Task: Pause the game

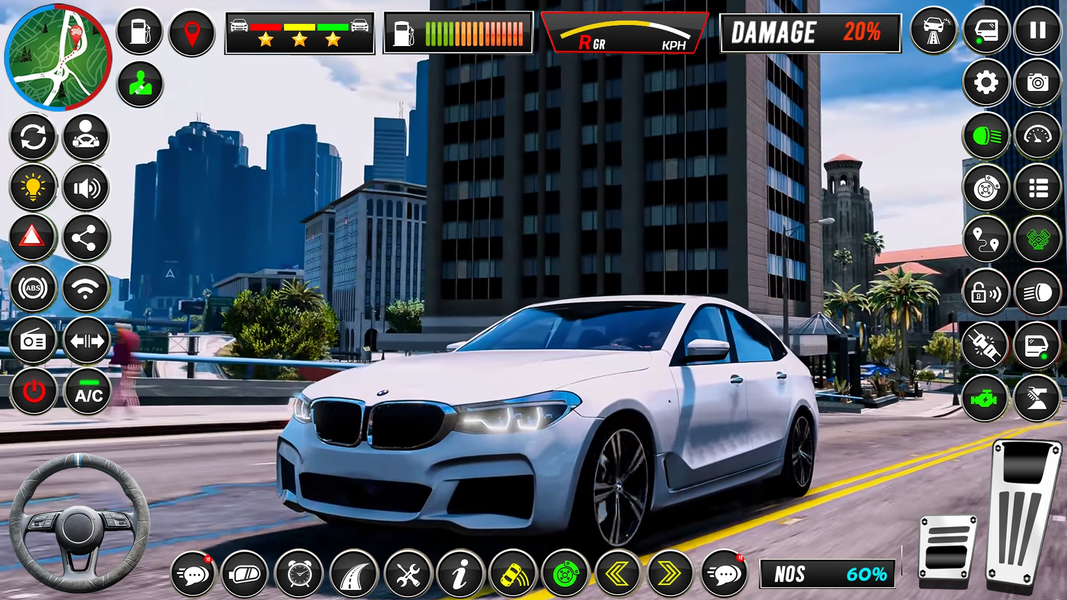Action: pyautogui.click(x=1037, y=30)
